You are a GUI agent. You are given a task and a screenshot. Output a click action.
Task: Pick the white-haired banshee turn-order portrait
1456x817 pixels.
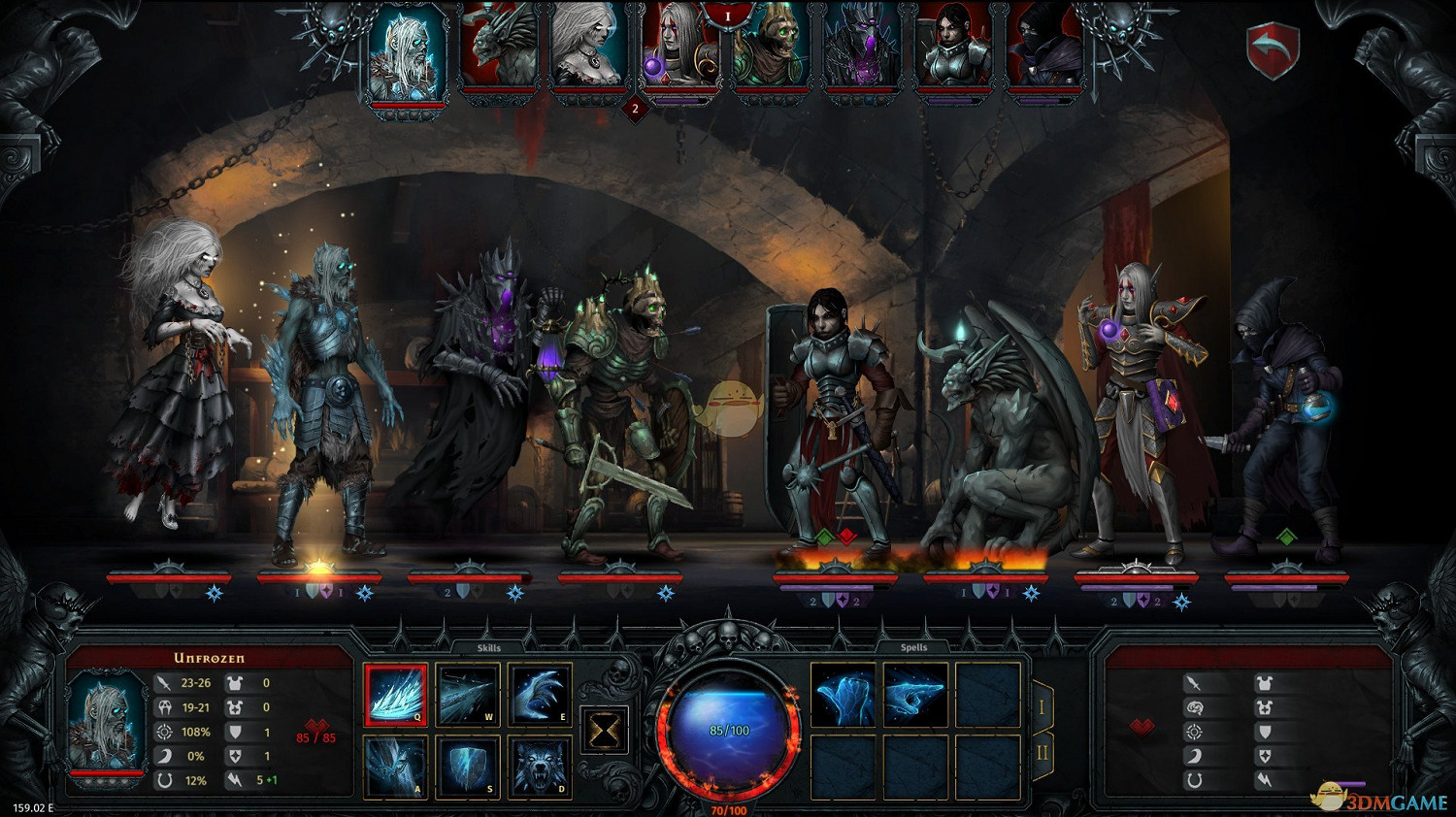coord(590,49)
